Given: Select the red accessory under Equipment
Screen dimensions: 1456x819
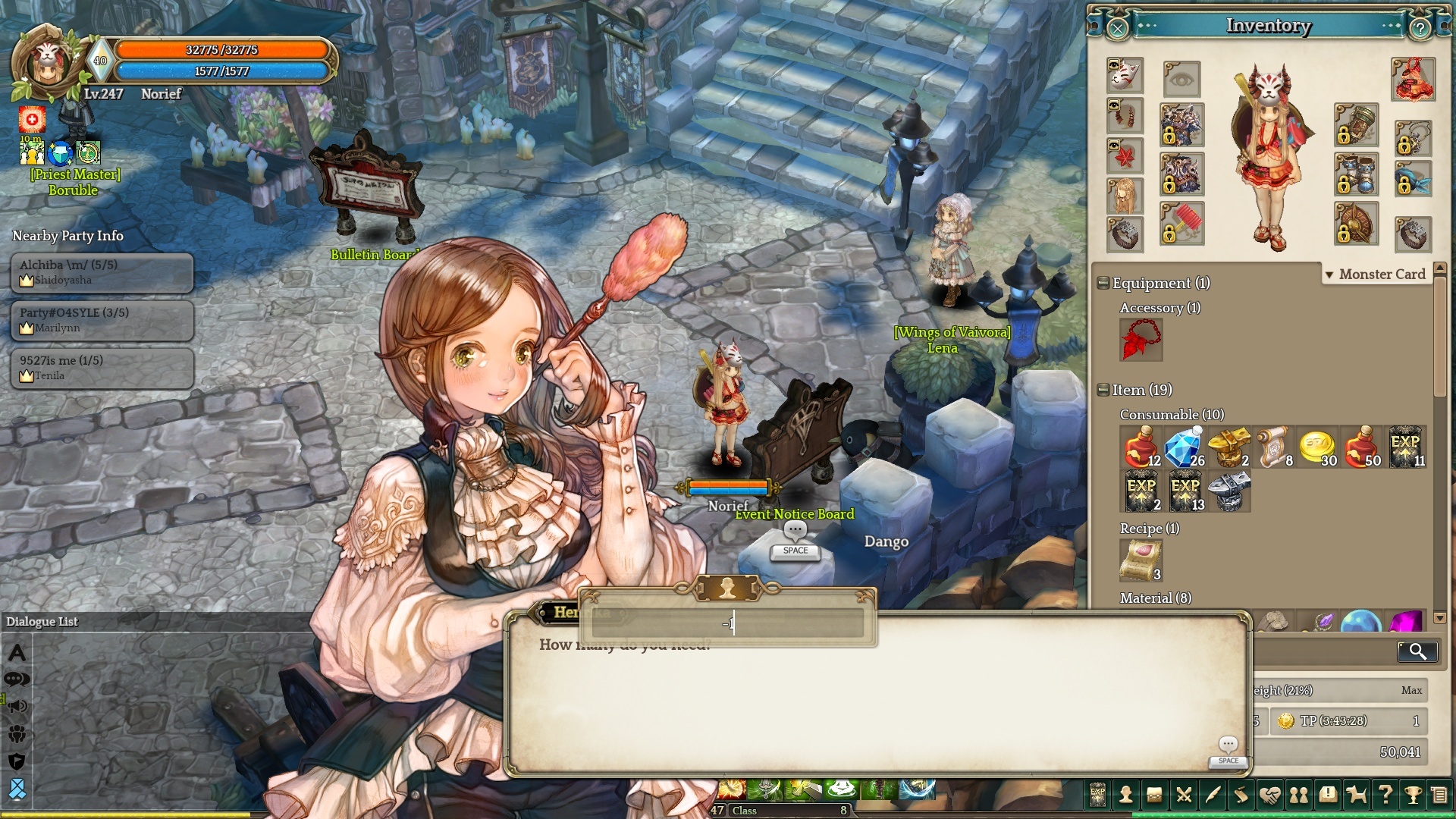Looking at the screenshot, I should [x=1141, y=339].
